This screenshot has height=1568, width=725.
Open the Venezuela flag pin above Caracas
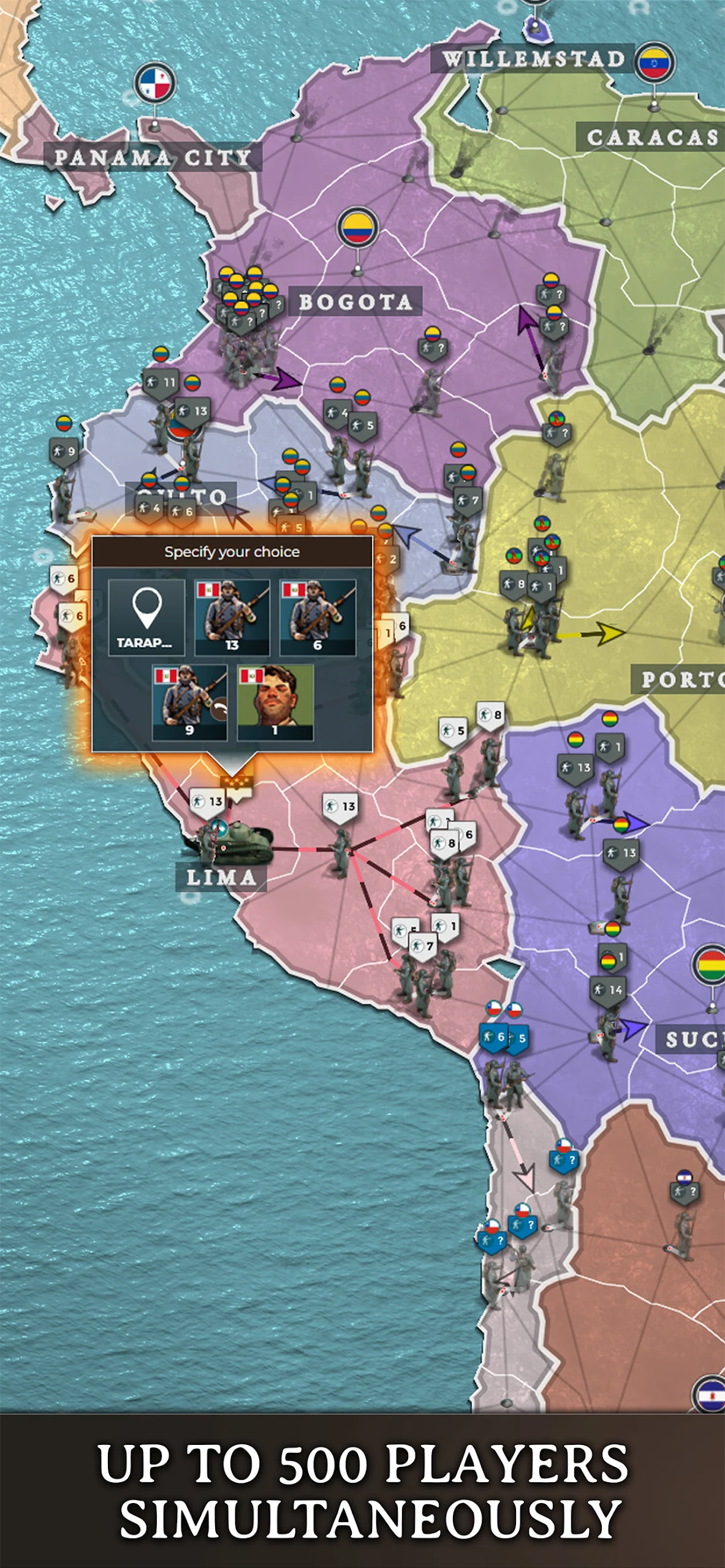tap(654, 62)
